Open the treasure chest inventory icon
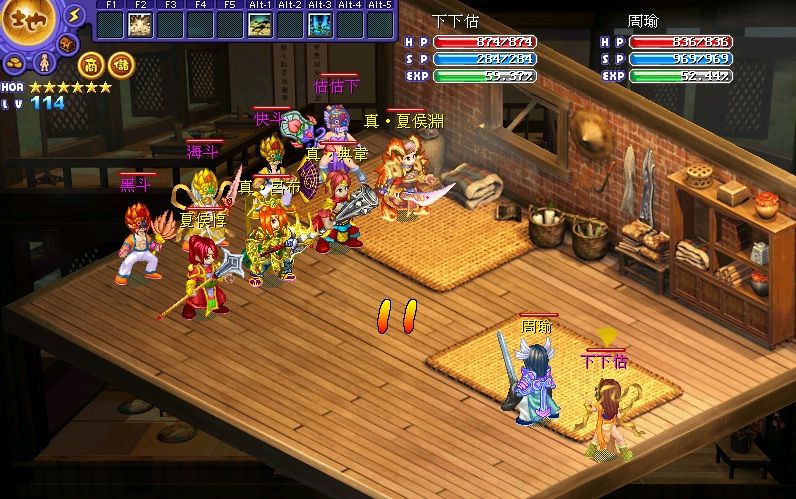This screenshot has height=499, width=796. [x=67, y=44]
